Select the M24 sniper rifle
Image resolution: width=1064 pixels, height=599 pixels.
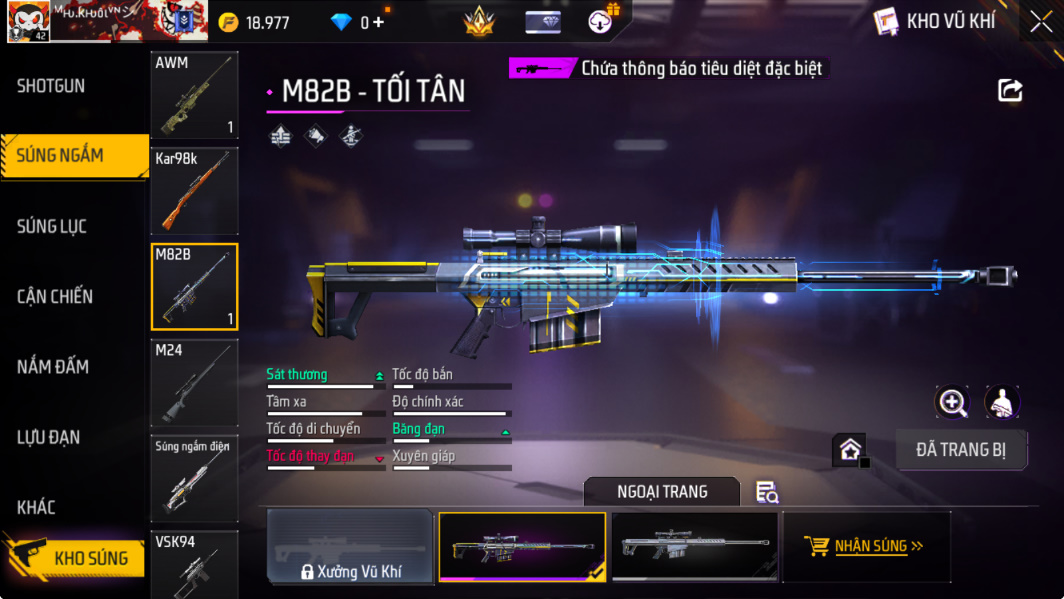pos(194,383)
